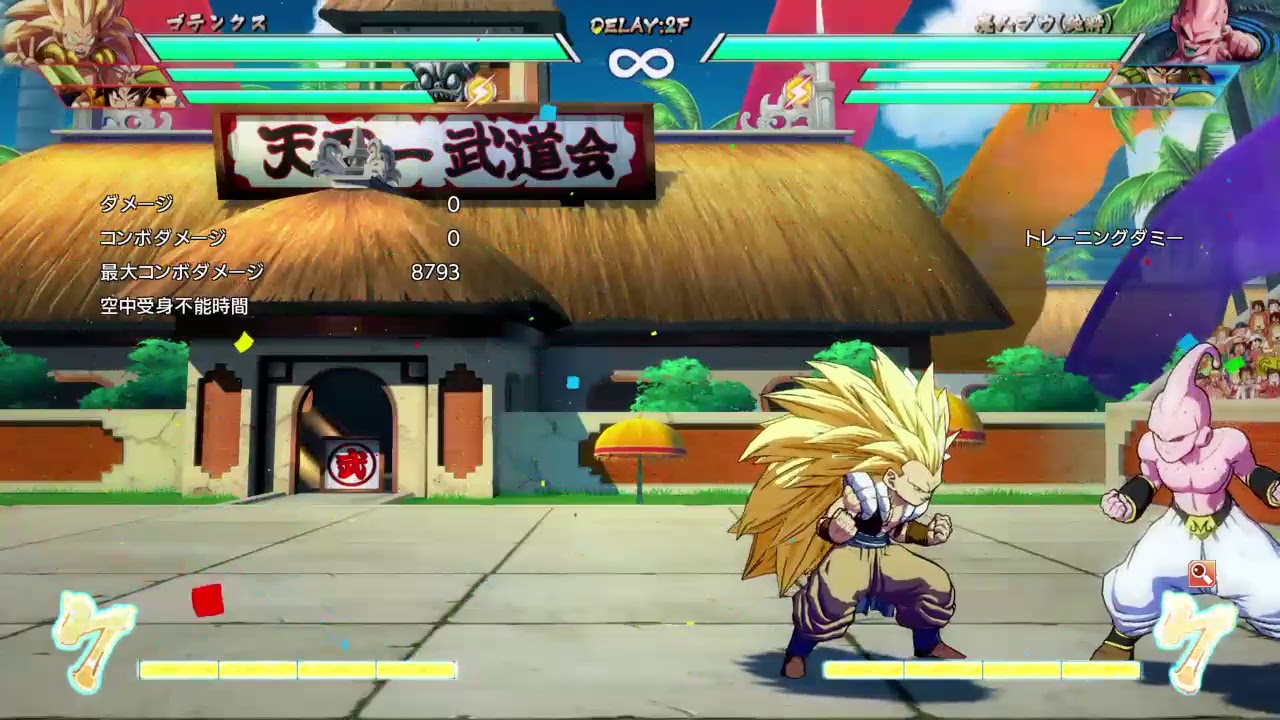Click the 最大コンボダメージ value 8793
This screenshot has width=1280, height=720.
(436, 270)
